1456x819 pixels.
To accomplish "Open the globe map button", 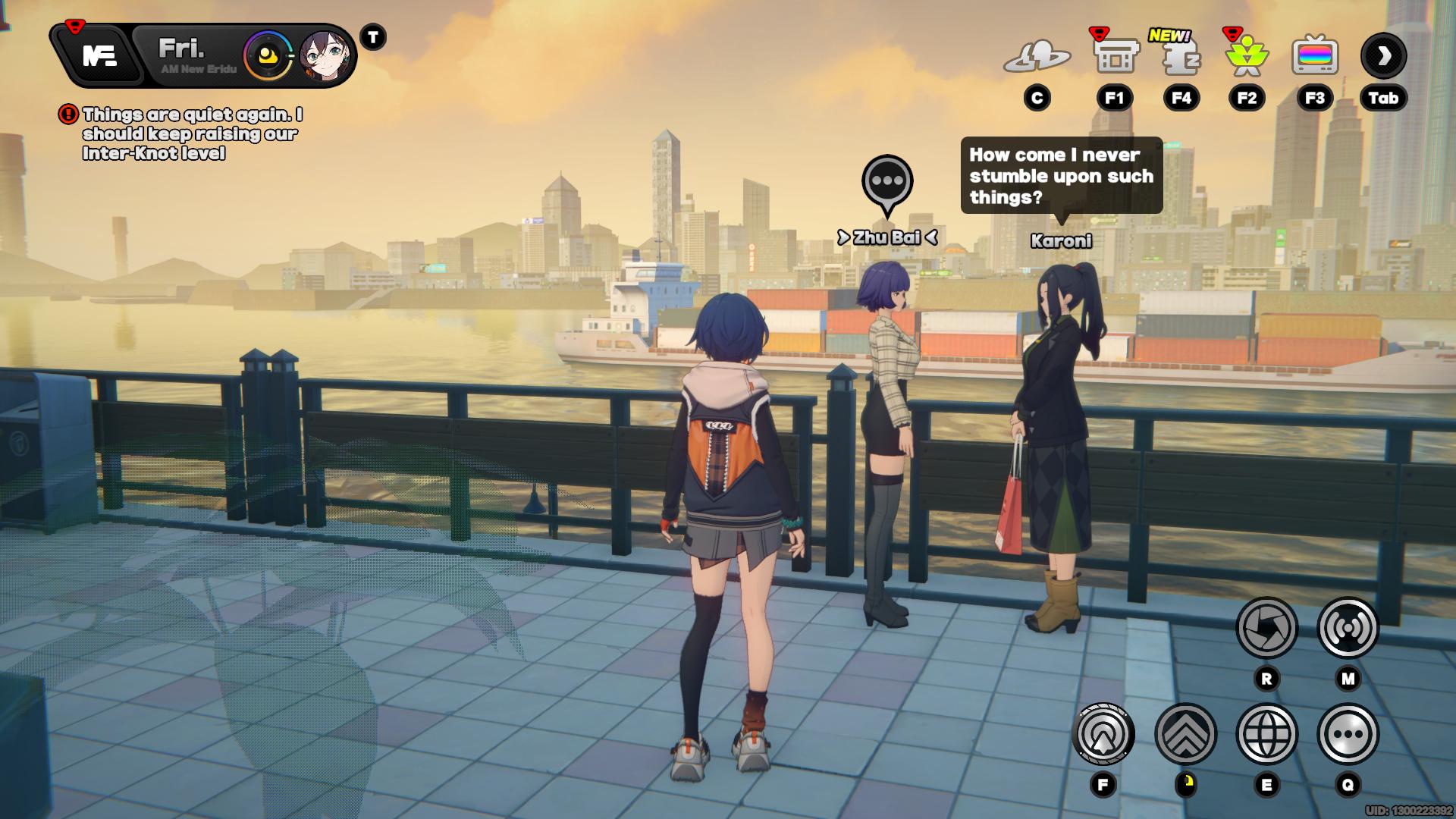I will coord(1266,734).
